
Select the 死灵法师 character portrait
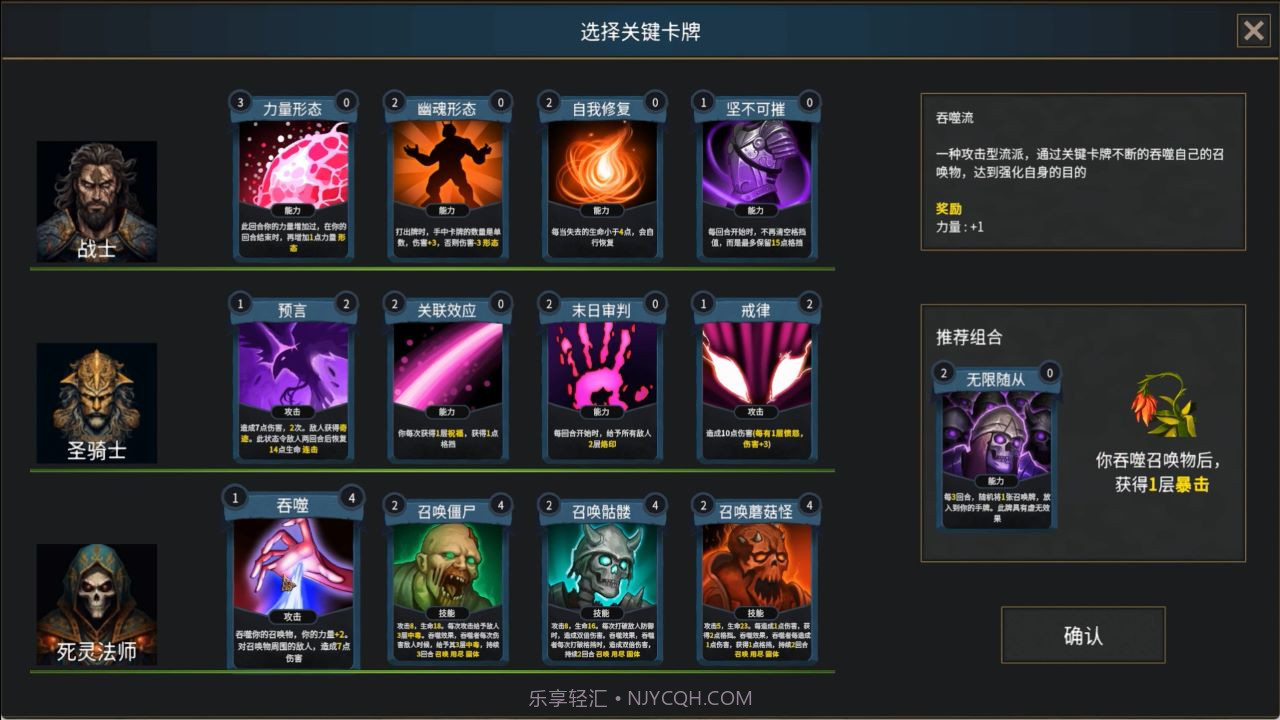pyautogui.click(x=96, y=600)
